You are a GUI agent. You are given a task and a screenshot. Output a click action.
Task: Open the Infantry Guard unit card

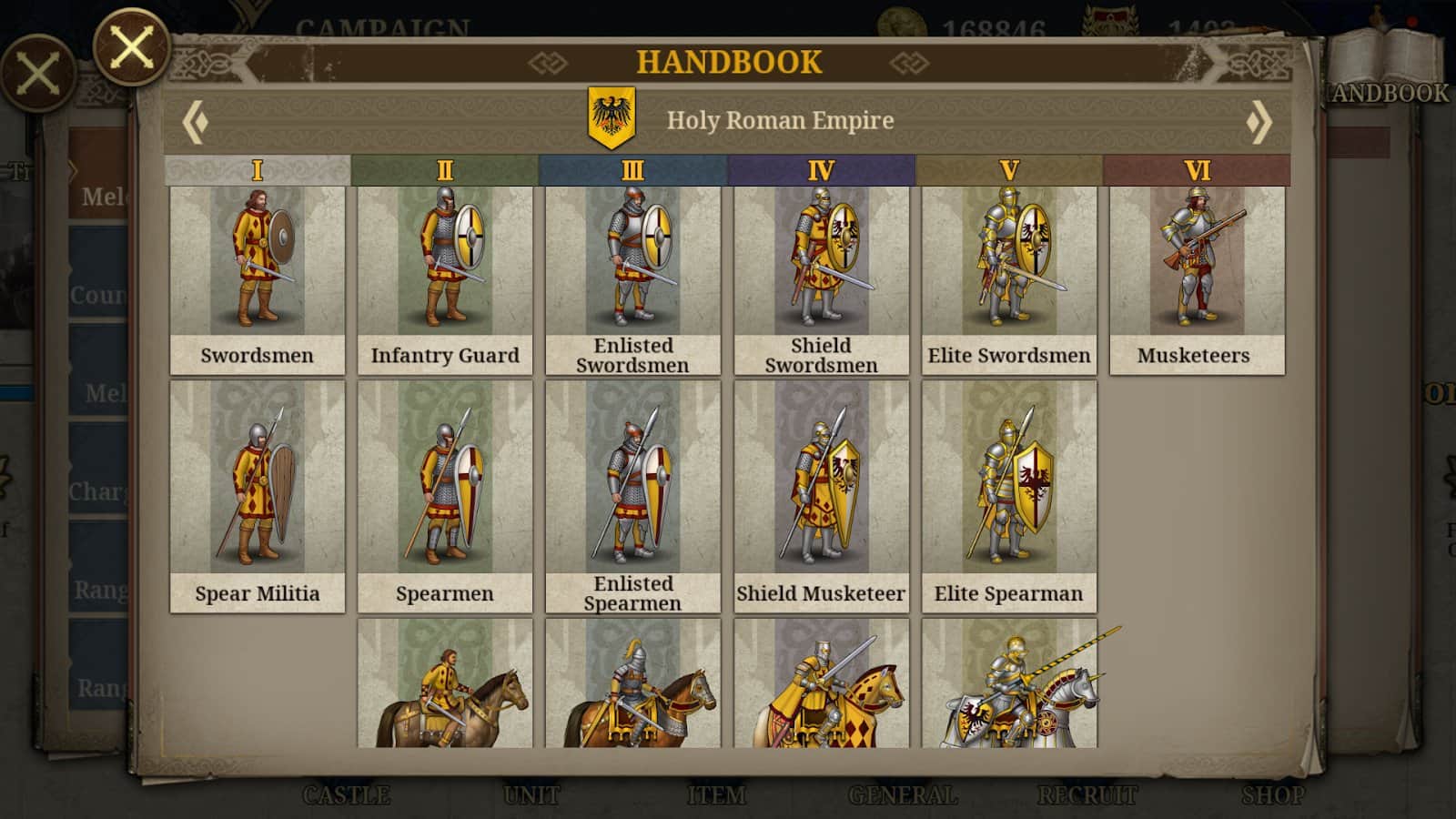pos(445,280)
